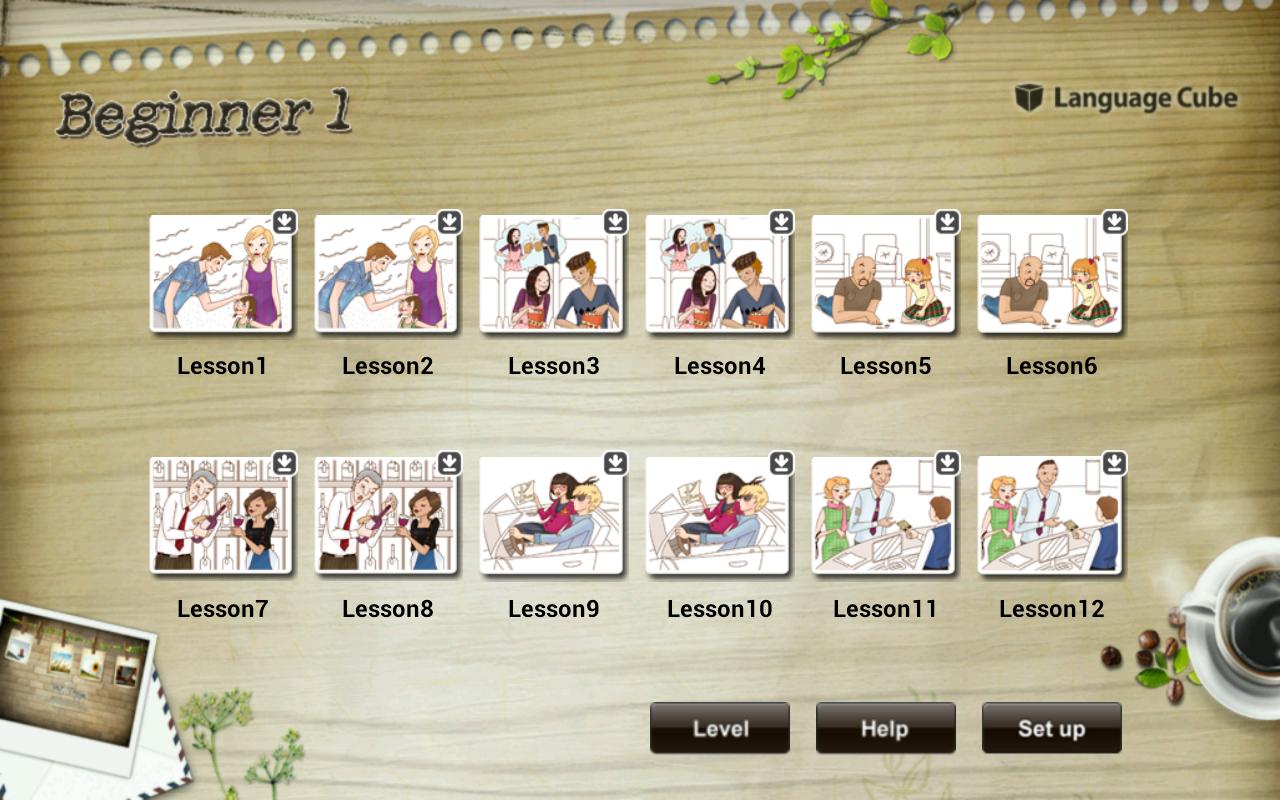
Task: Open the Level selection screen
Action: (719, 728)
